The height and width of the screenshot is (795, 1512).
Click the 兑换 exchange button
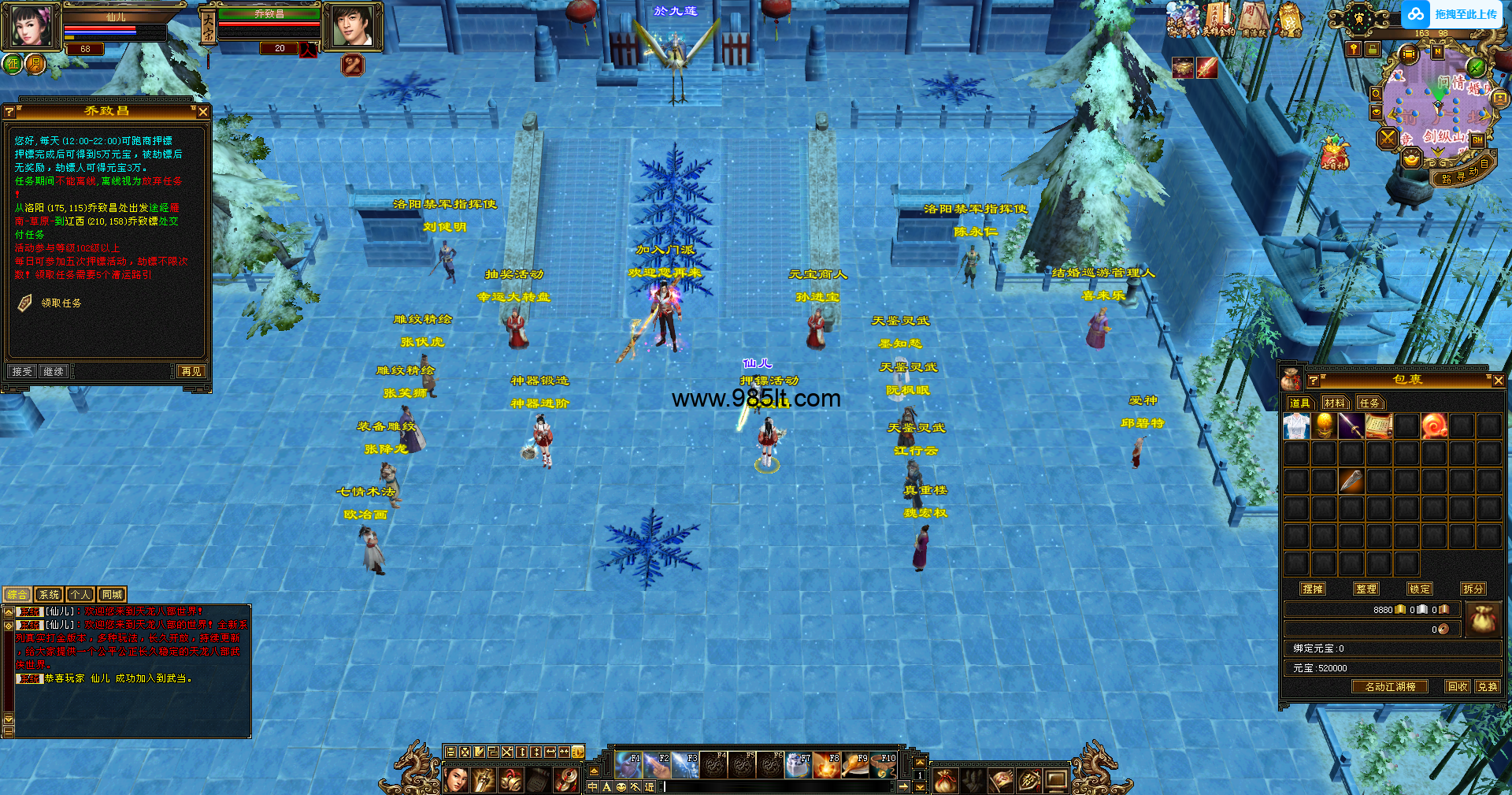tap(1487, 687)
